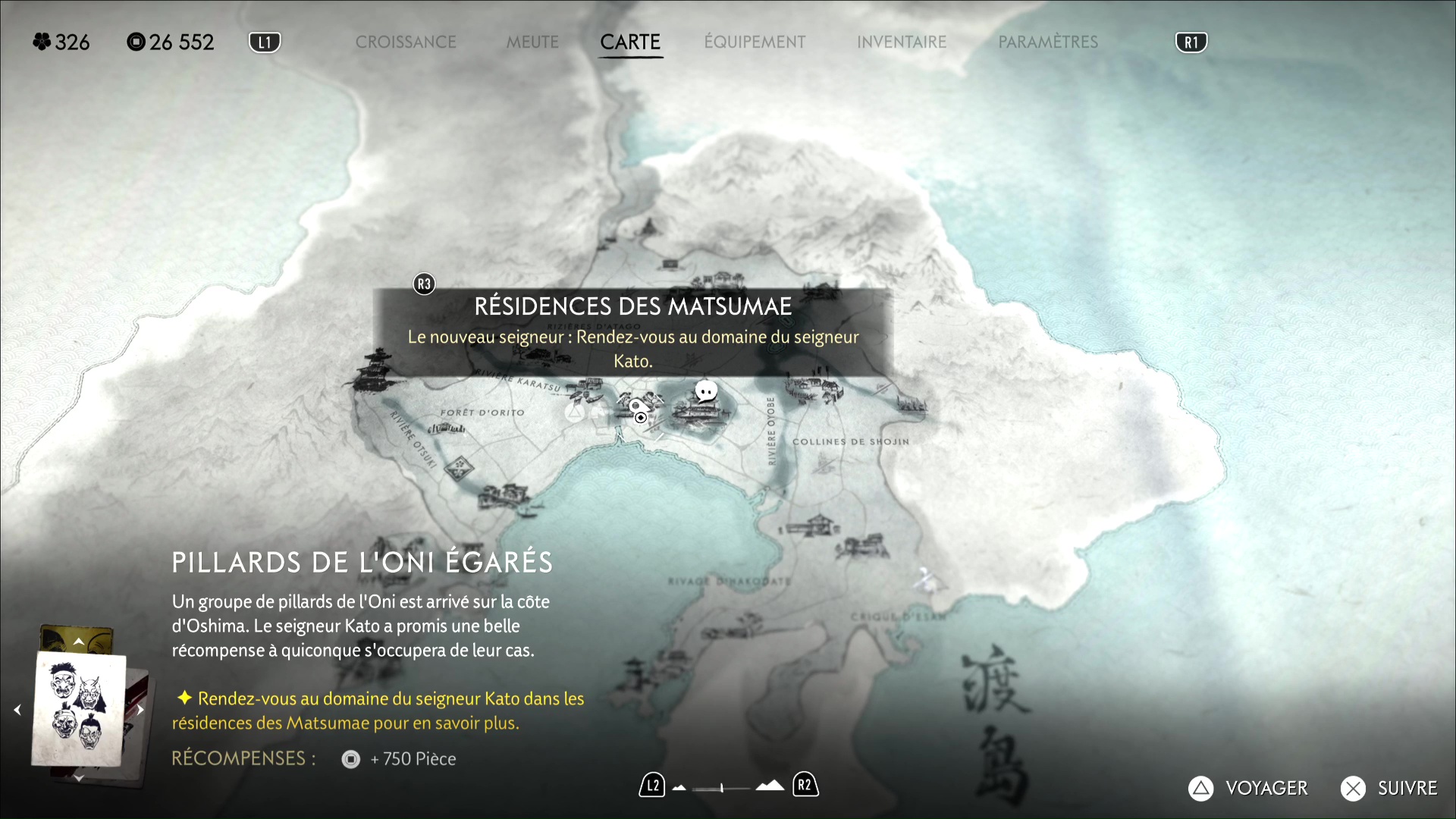This screenshot has width=1456, height=819.
Task: Click the up arrow above the quest card
Action: (x=79, y=642)
